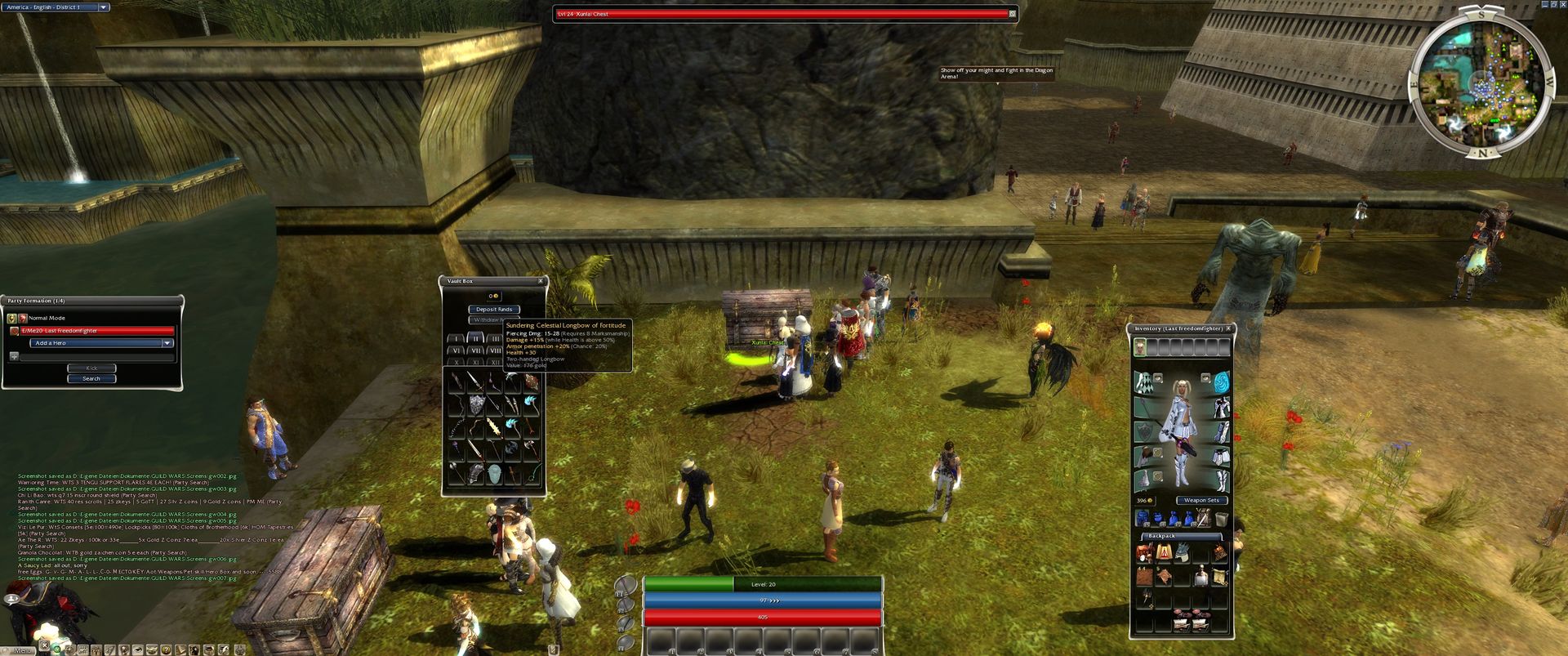This screenshot has width=1568, height=656.
Task: Close the Vault Box window
Action: pyautogui.click(x=540, y=281)
